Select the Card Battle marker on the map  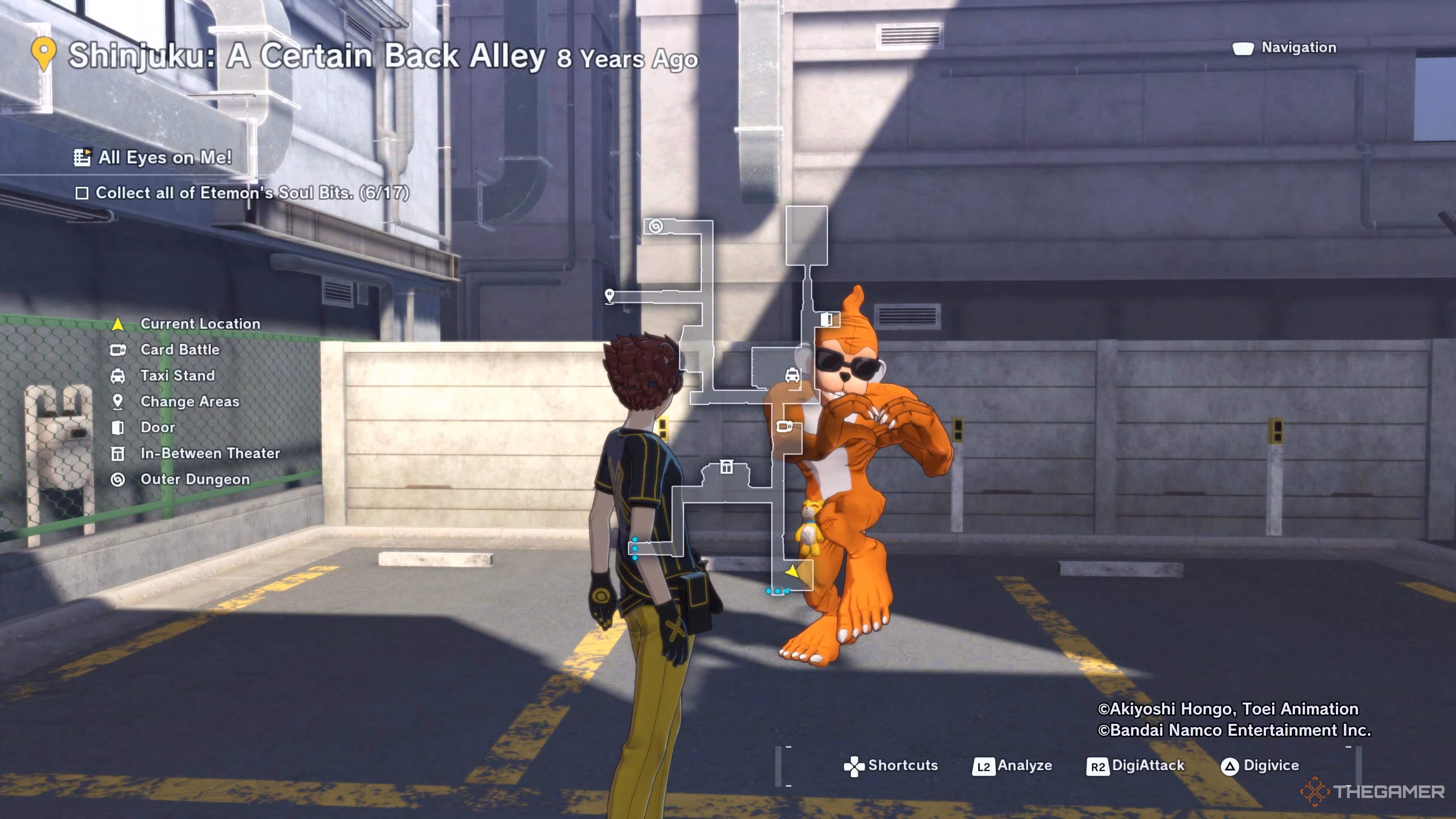(x=784, y=427)
